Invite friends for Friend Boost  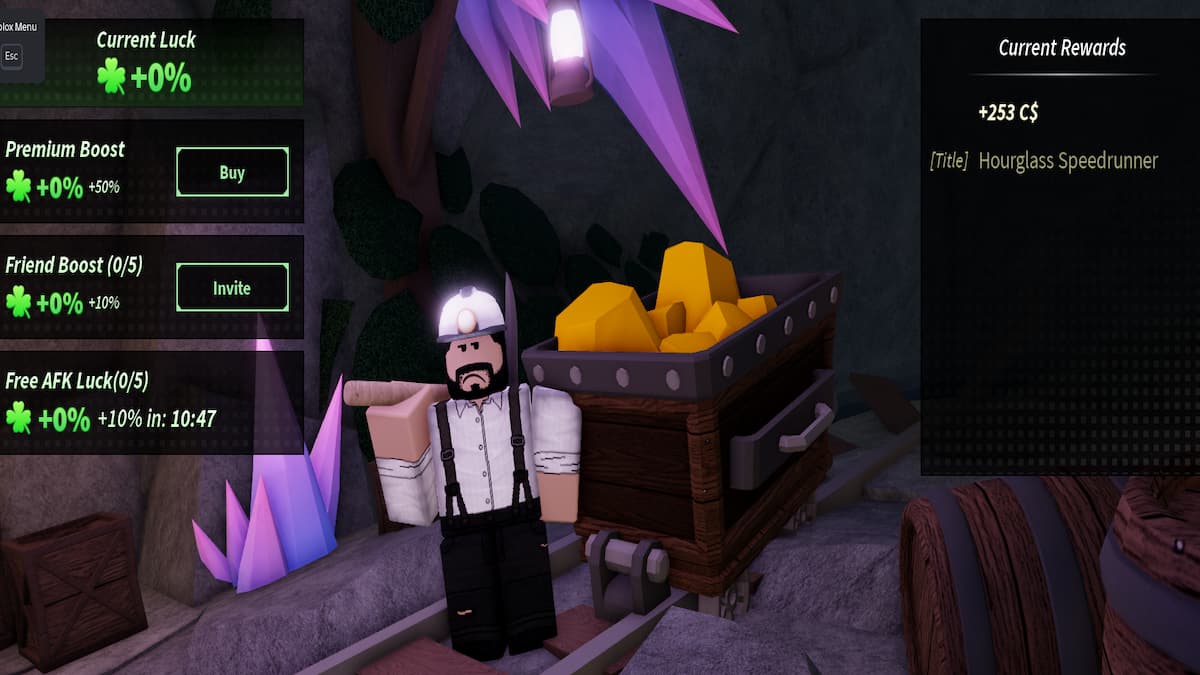[232, 288]
